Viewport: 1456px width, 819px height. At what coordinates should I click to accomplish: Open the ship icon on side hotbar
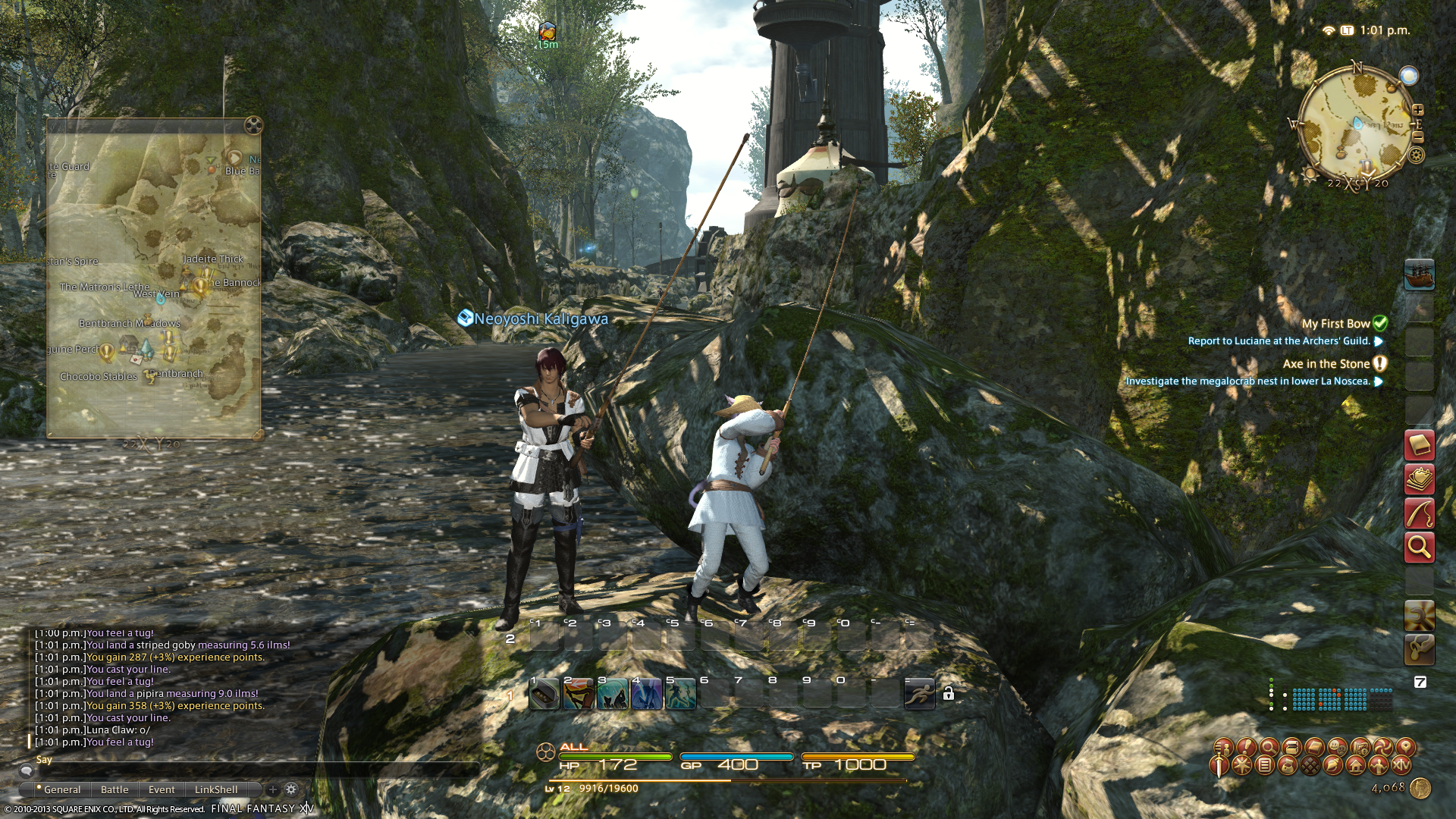pyautogui.click(x=1419, y=275)
